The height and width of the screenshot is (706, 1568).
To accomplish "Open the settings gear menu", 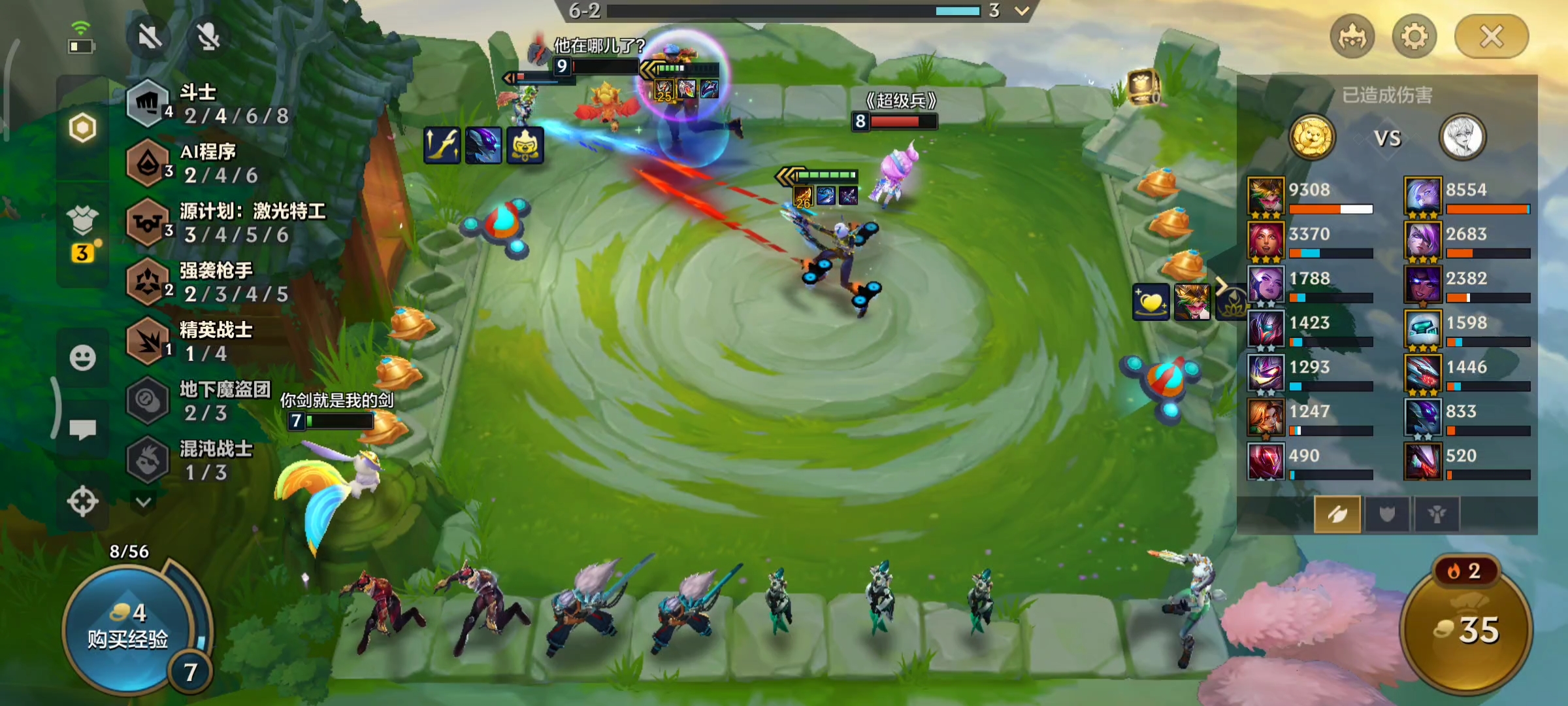I will pos(1414,37).
